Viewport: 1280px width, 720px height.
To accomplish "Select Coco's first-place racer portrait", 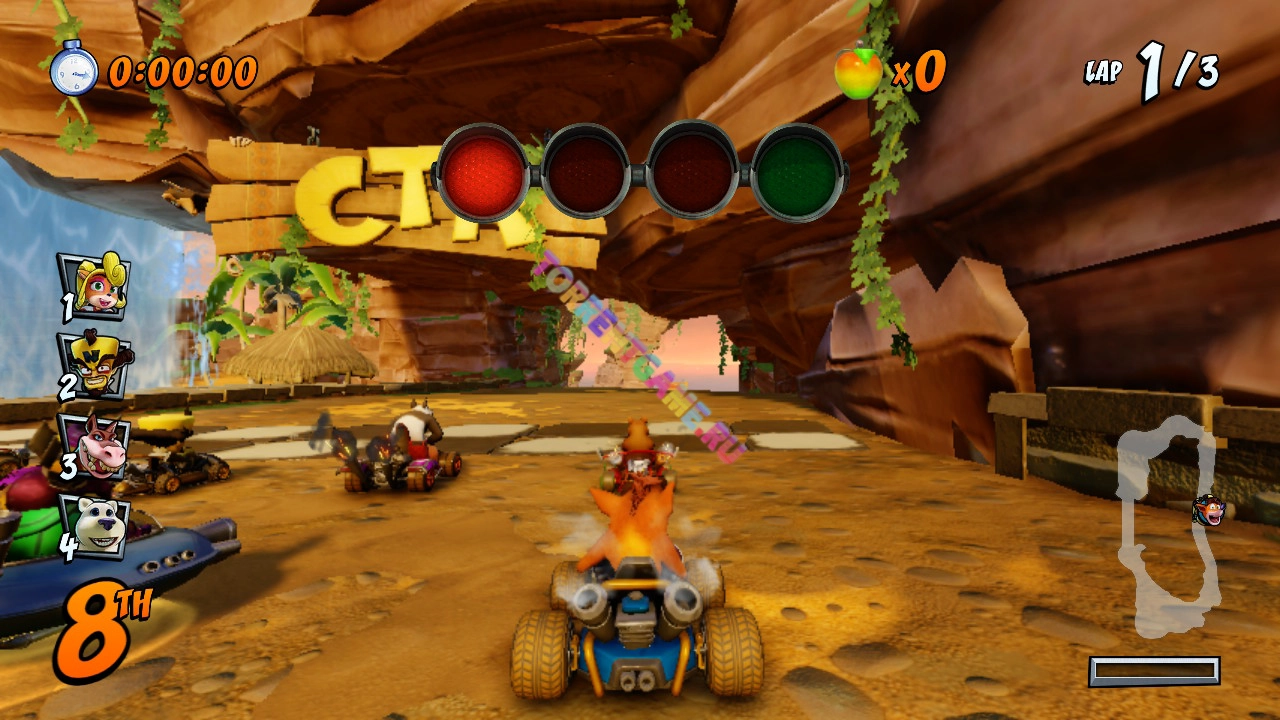I will [94, 286].
